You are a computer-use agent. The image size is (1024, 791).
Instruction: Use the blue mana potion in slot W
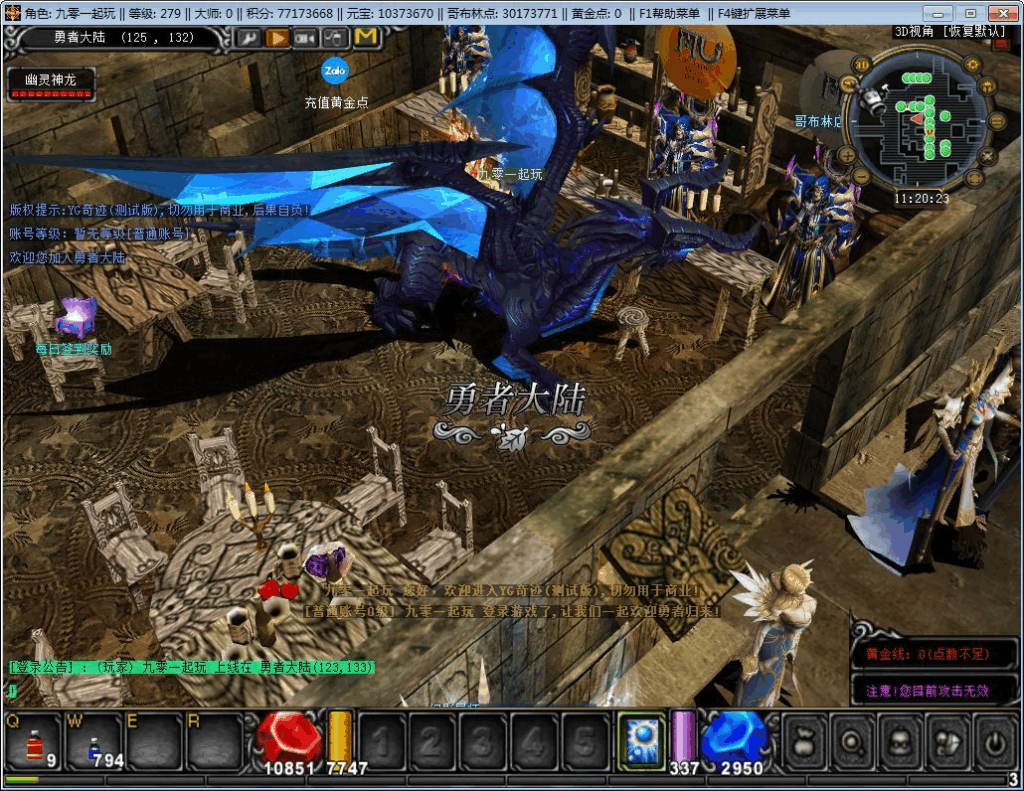[94, 743]
